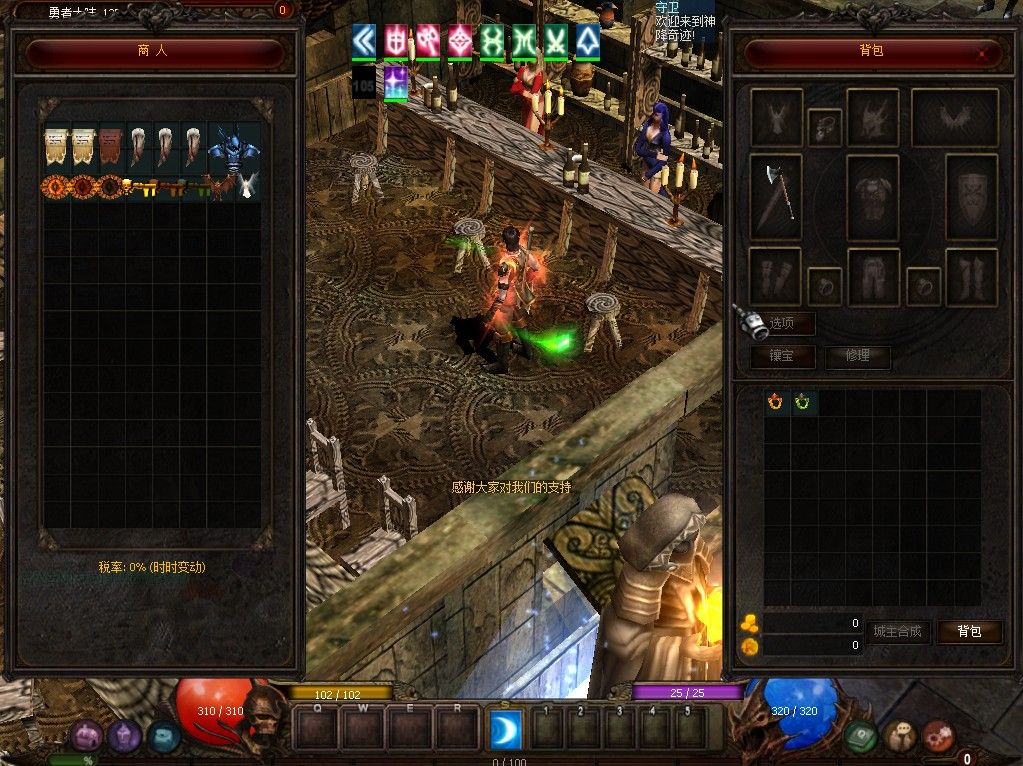Select the white winged item from merchant
This screenshot has width=1023, height=766.
pos(247,187)
